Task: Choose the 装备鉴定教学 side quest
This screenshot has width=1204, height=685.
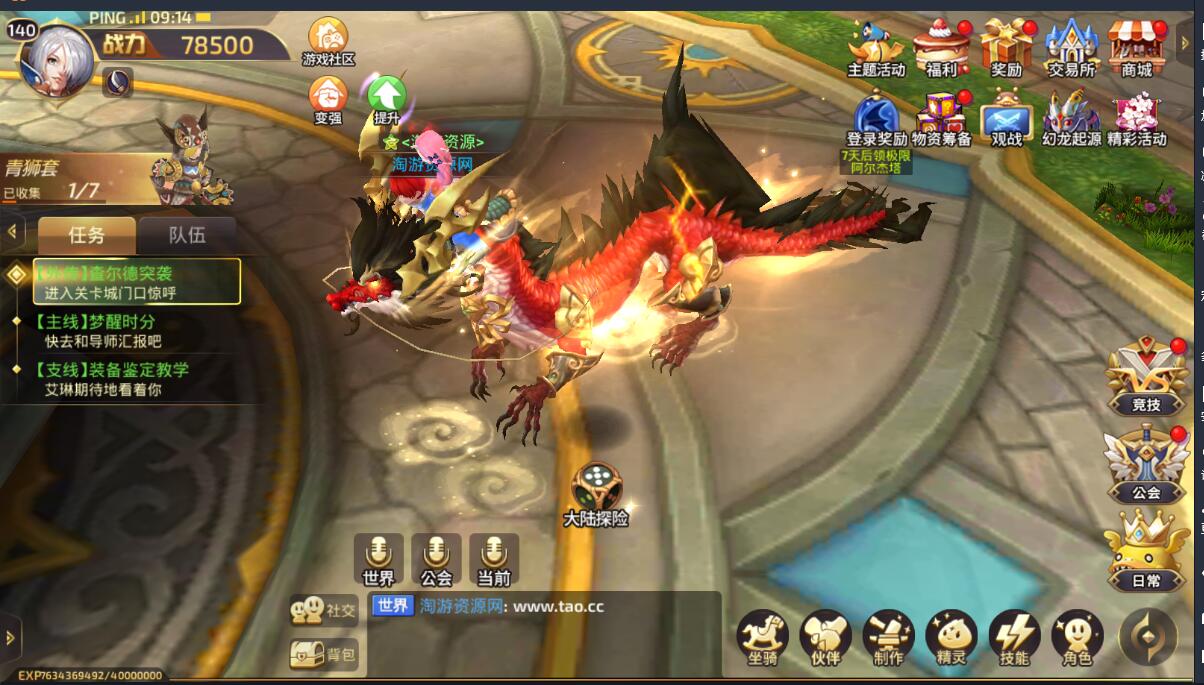Action: pos(110,379)
